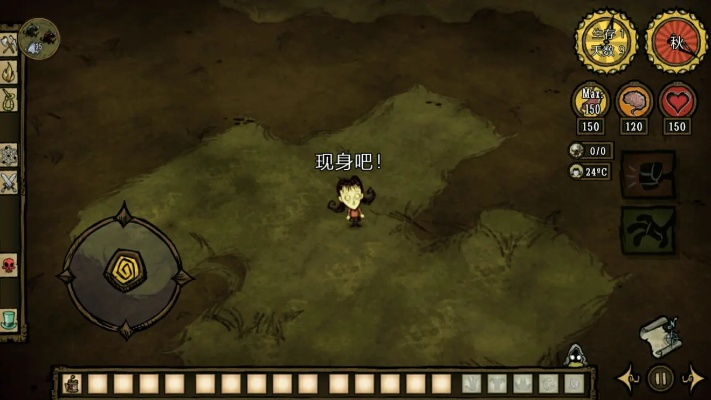Pause the game
Image resolution: width=711 pixels, height=400 pixels.
coord(660,379)
